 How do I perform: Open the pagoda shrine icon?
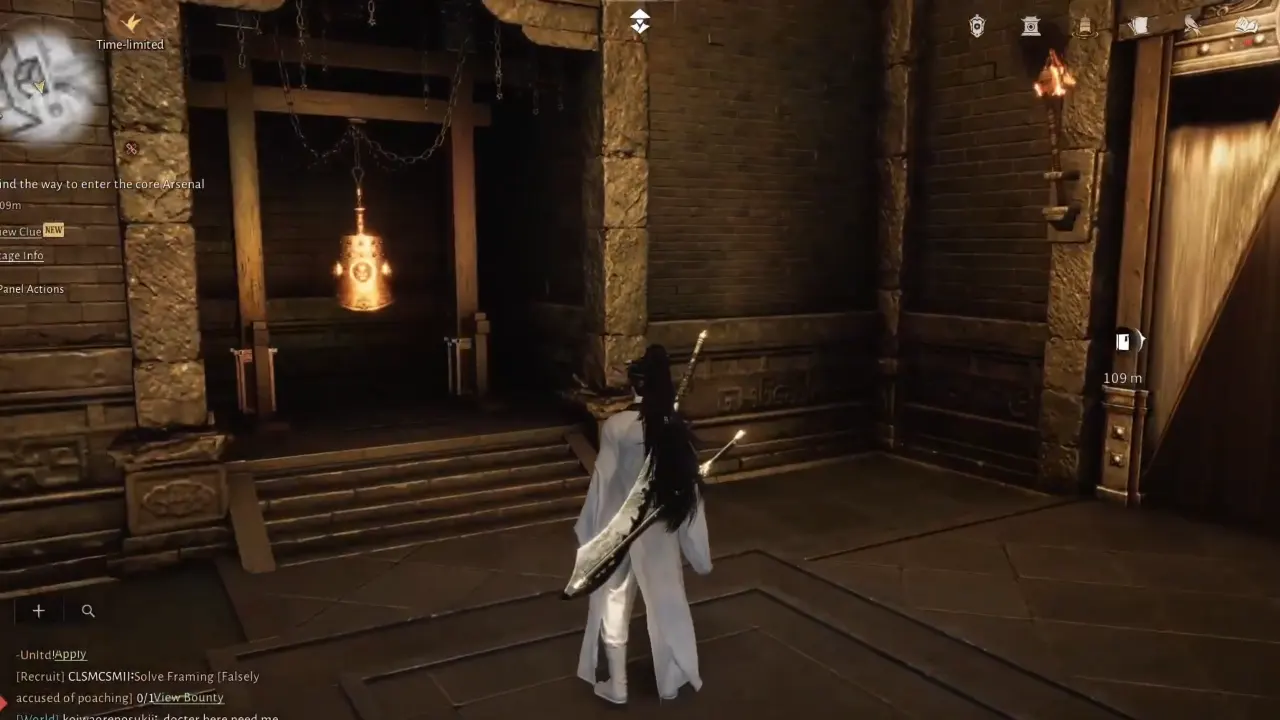1031,25
